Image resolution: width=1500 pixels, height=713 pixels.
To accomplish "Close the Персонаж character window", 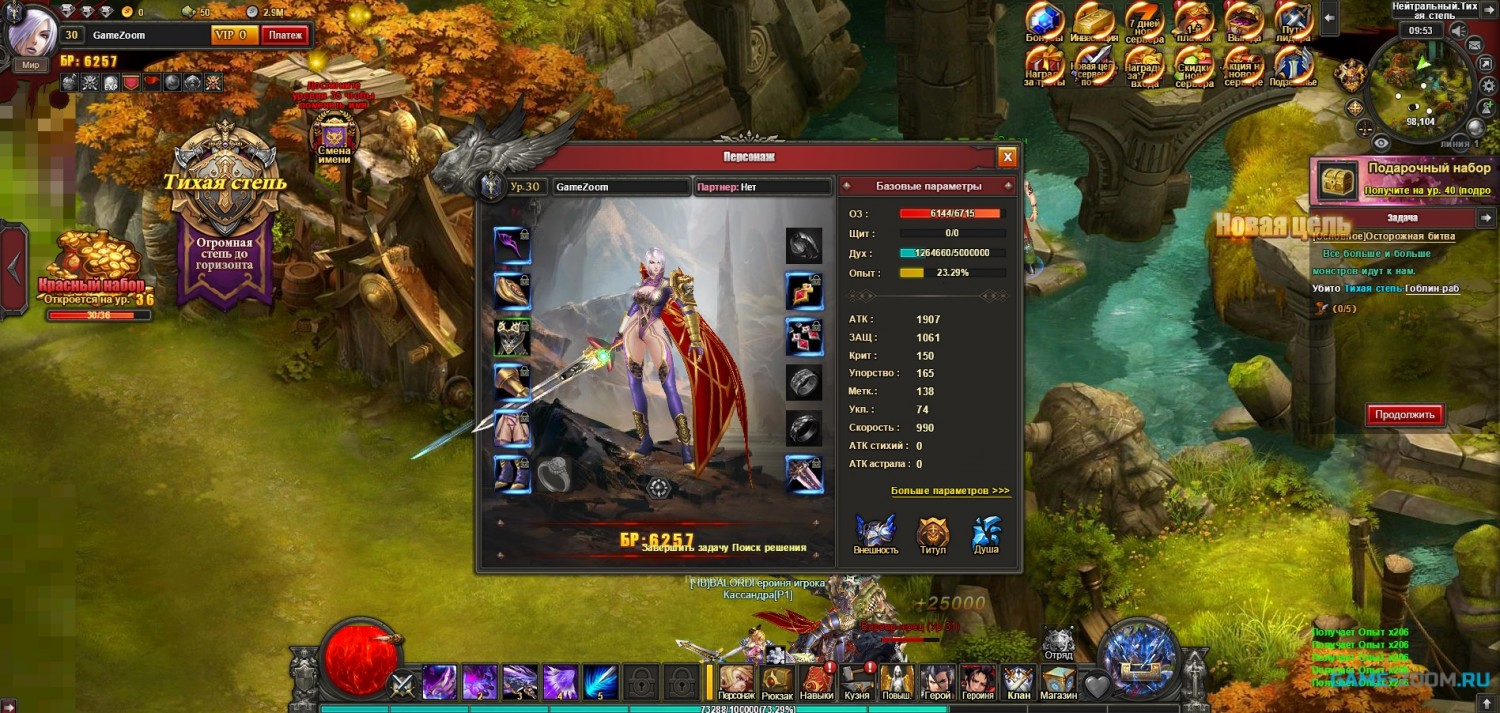I will click(1007, 157).
